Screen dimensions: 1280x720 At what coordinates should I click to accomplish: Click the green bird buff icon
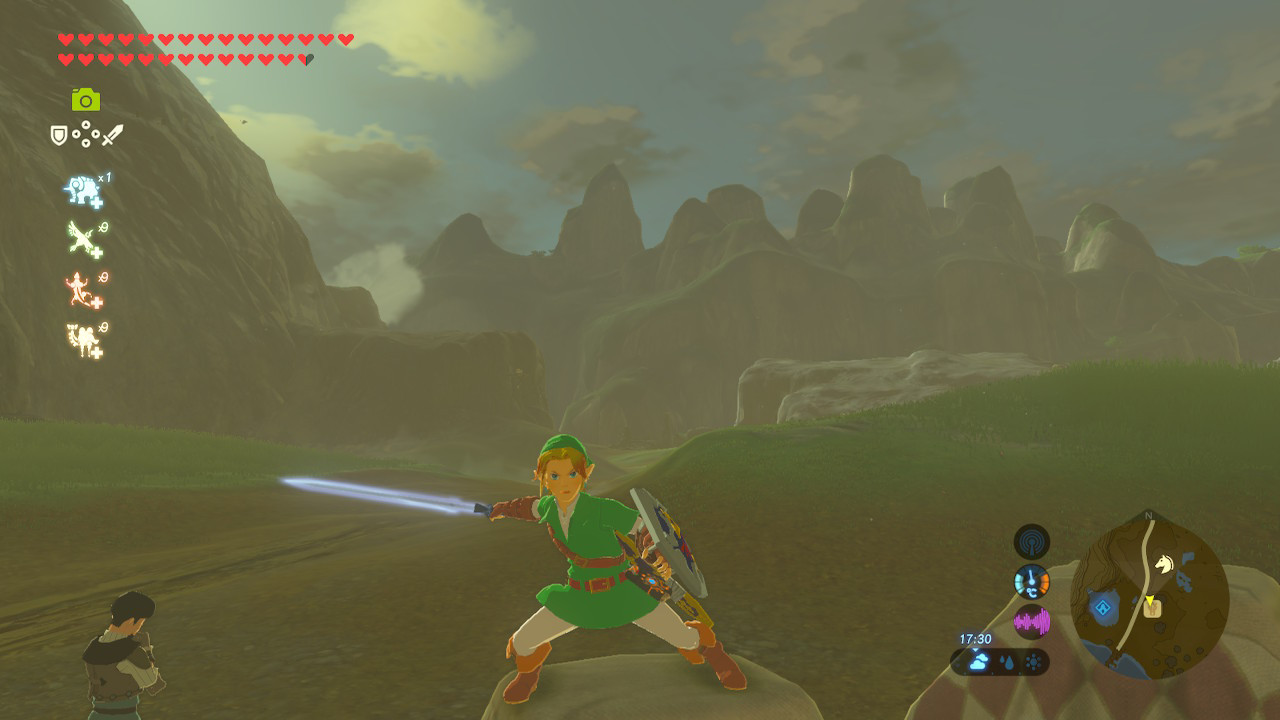pos(79,236)
